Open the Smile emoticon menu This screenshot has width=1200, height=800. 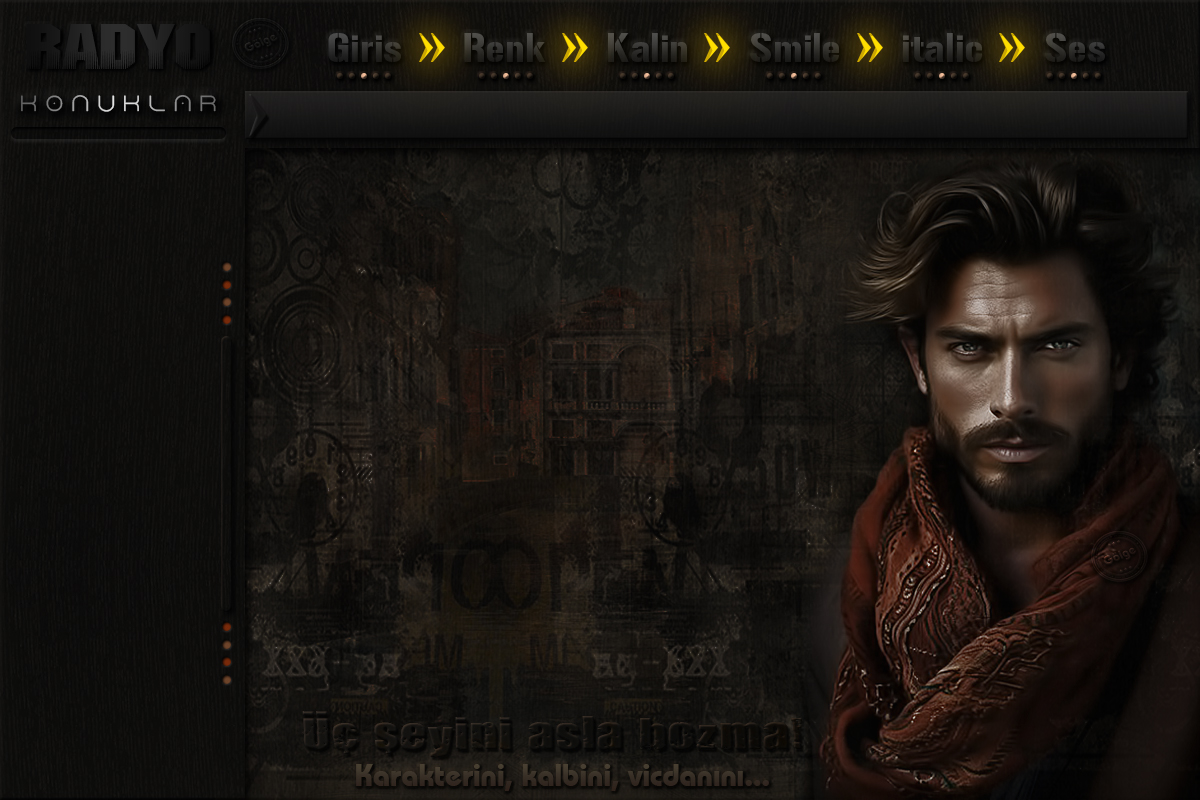(794, 48)
